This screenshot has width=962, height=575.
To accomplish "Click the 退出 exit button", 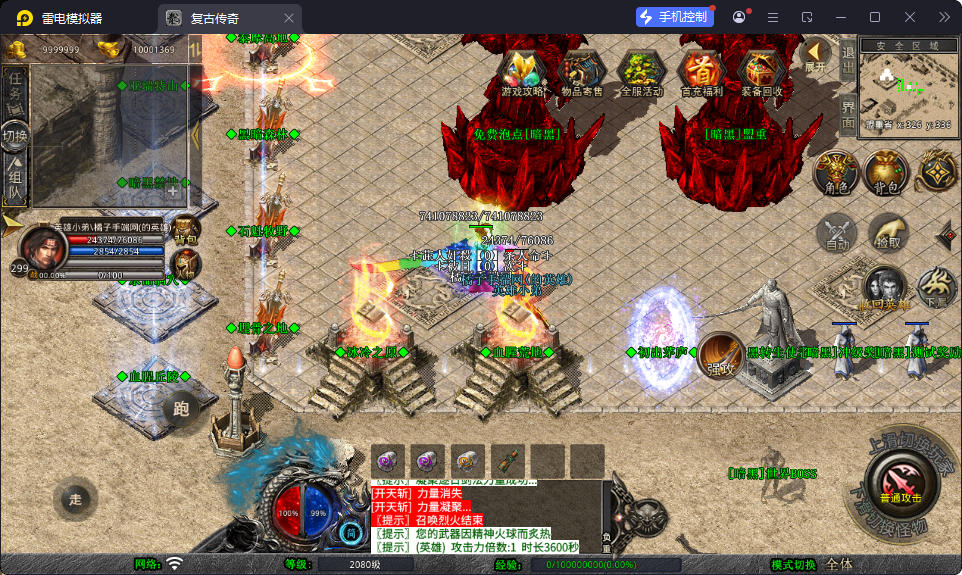I will tap(848, 62).
